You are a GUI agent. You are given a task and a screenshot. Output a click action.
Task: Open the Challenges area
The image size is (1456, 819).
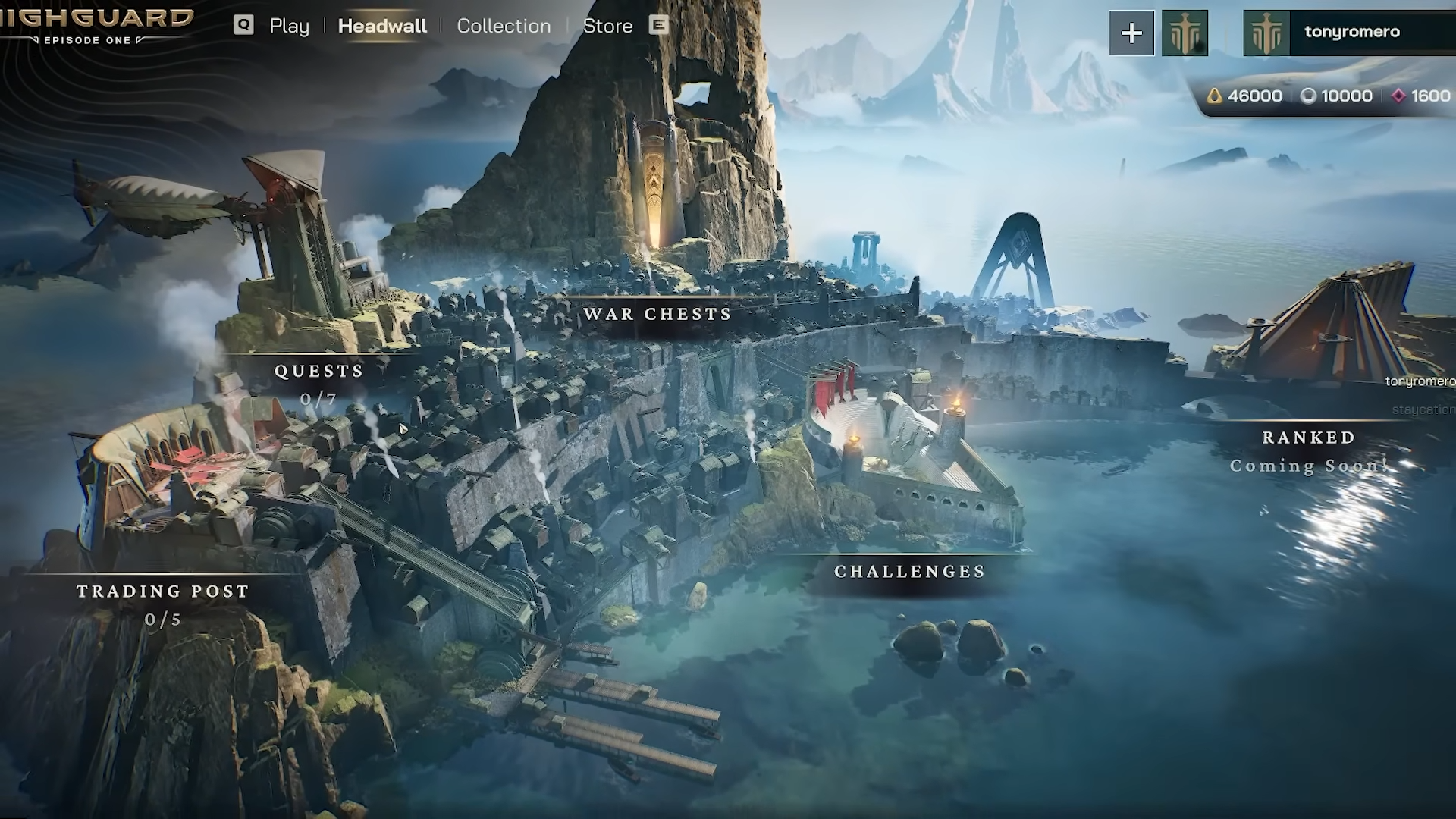point(910,572)
